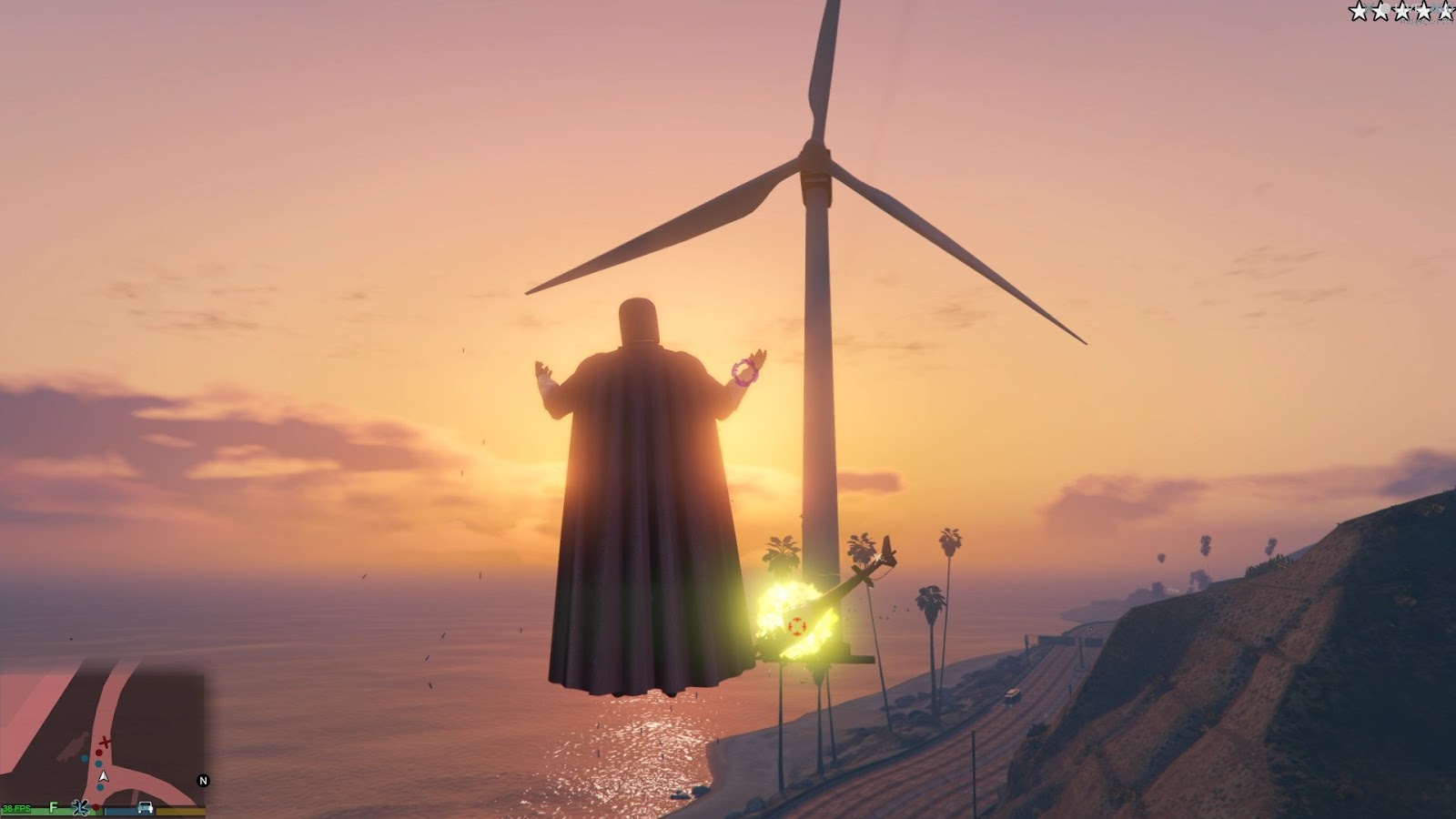This screenshot has width=1456, height=819.
Task: Toggle the F vehicle-exit indicator above the HUD
Action: [x=53, y=806]
